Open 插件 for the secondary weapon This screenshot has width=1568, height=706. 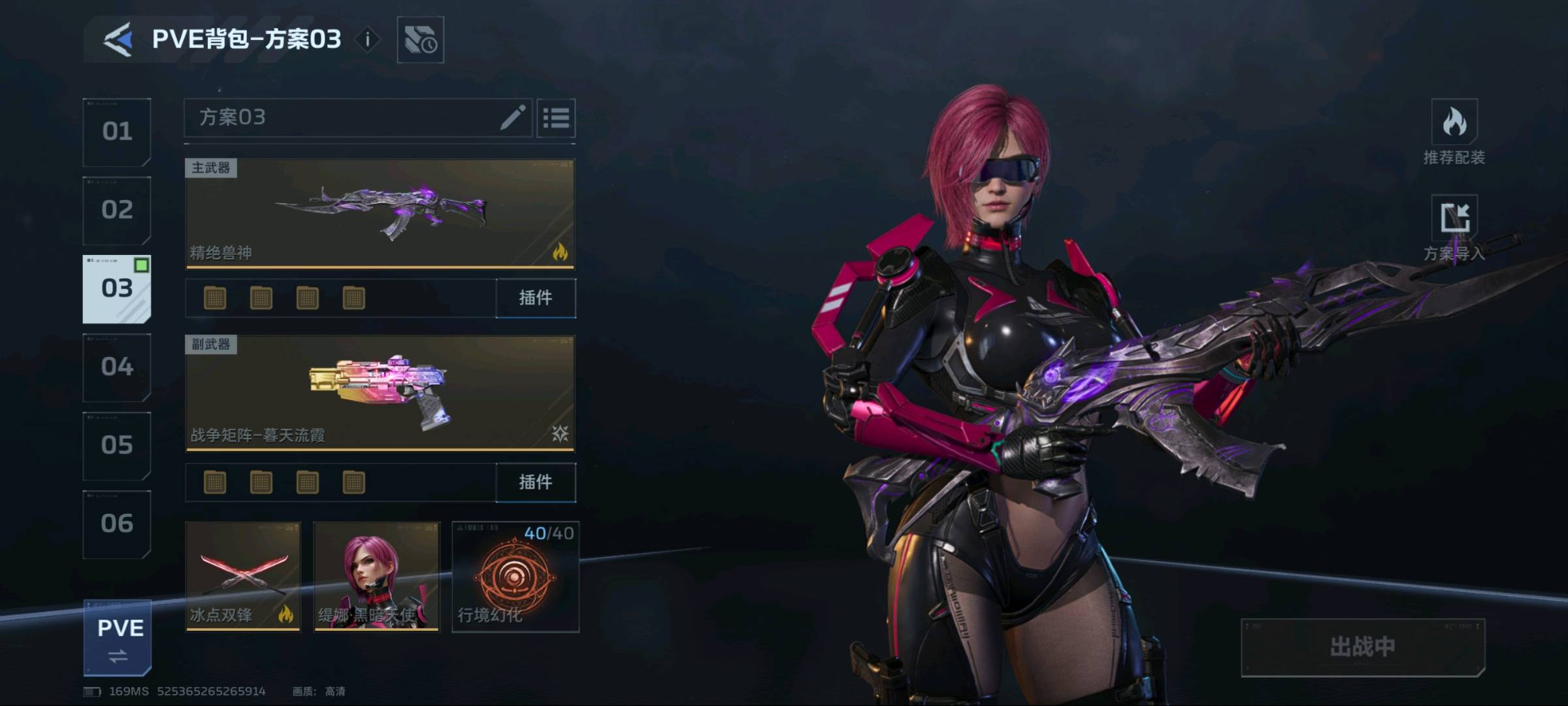pos(536,482)
